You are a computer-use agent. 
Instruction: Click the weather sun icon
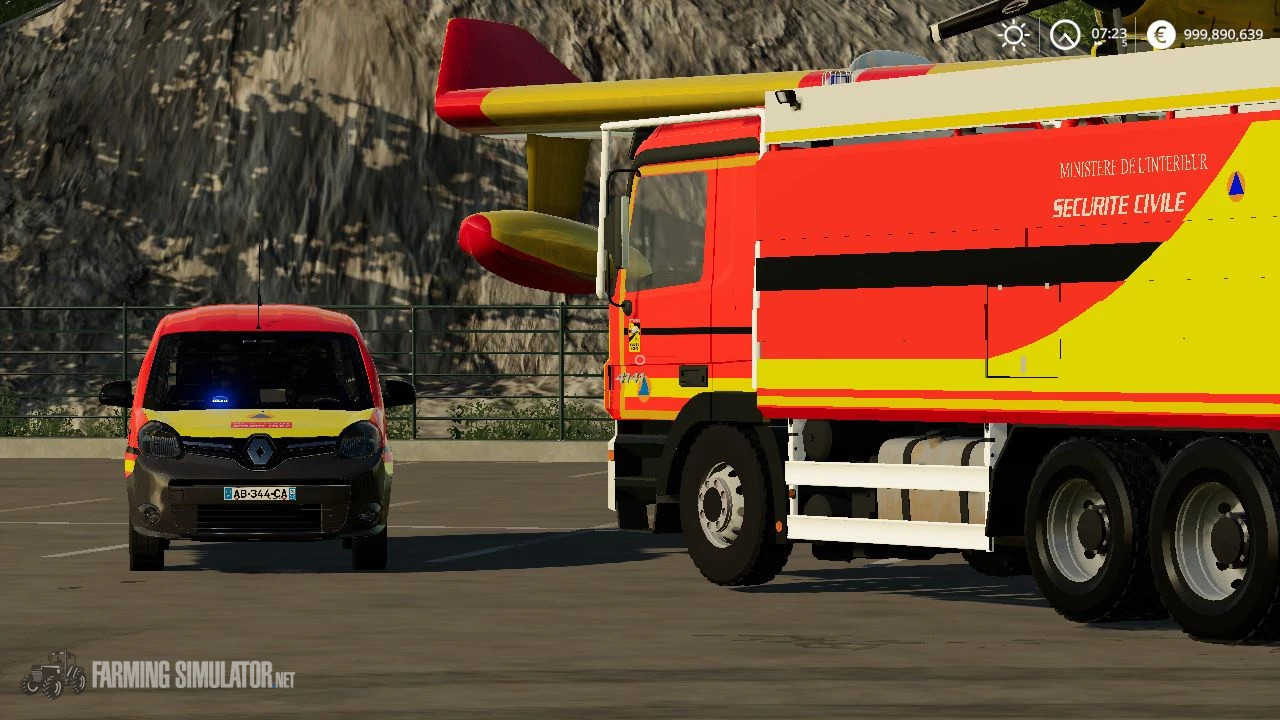pos(1014,36)
